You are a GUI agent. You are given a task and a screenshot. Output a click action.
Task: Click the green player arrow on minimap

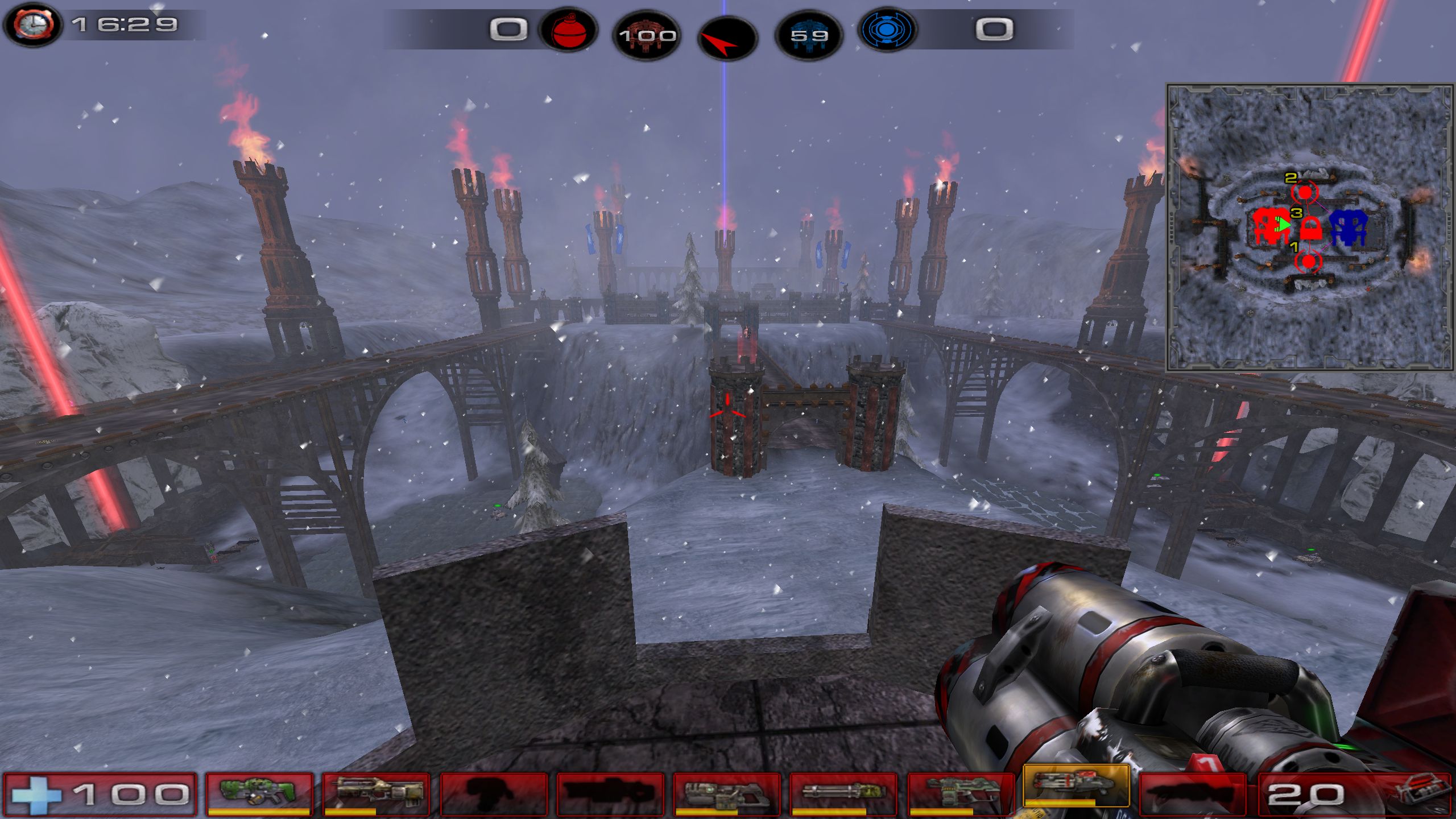coord(1282,224)
